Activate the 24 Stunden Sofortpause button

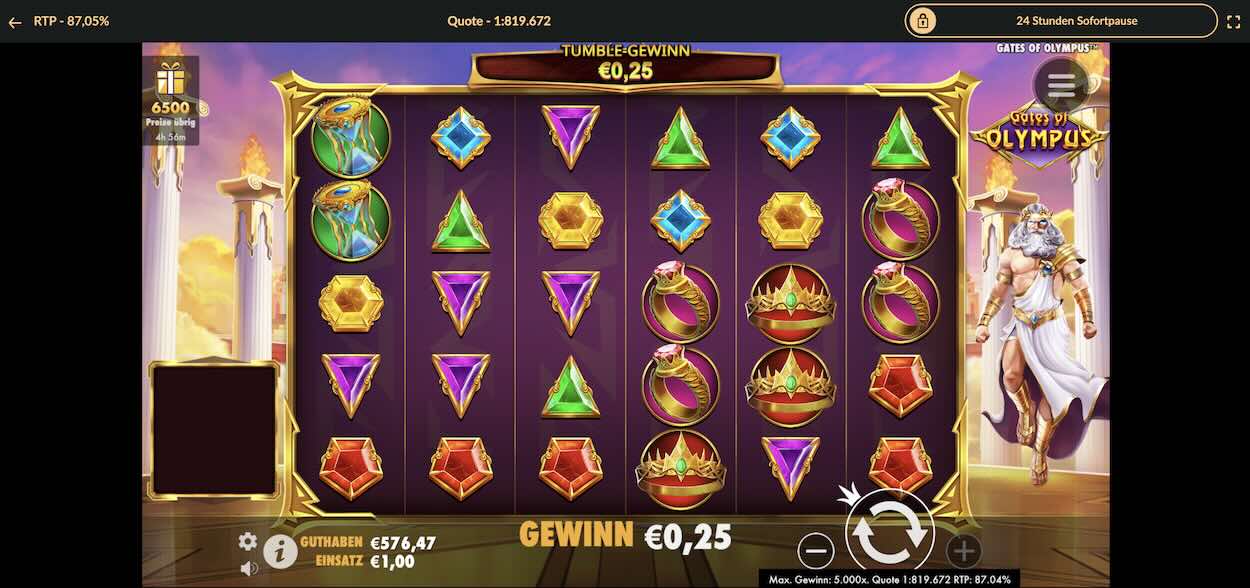click(x=1061, y=21)
